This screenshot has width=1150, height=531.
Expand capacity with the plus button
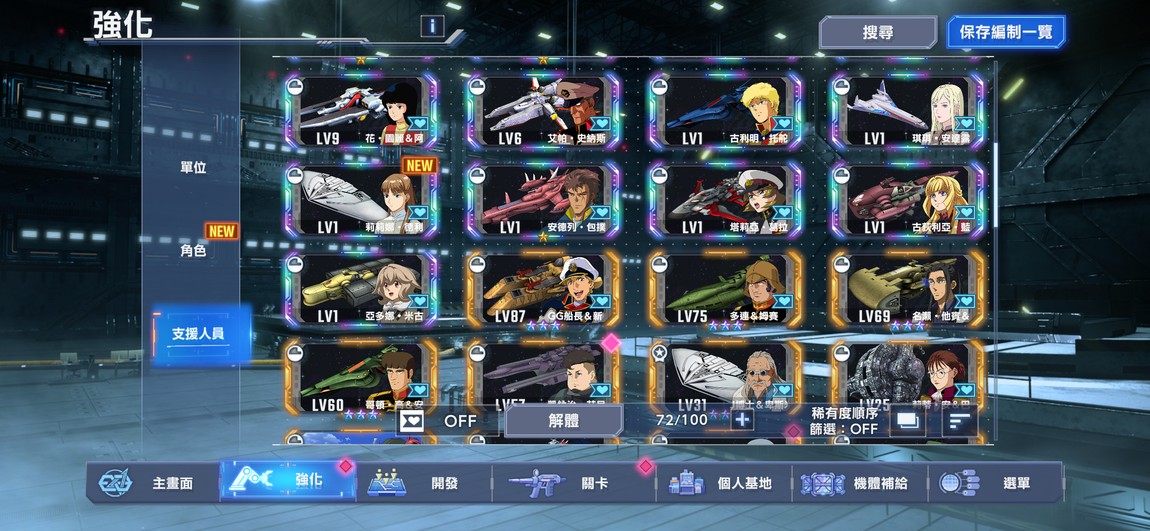tap(742, 420)
